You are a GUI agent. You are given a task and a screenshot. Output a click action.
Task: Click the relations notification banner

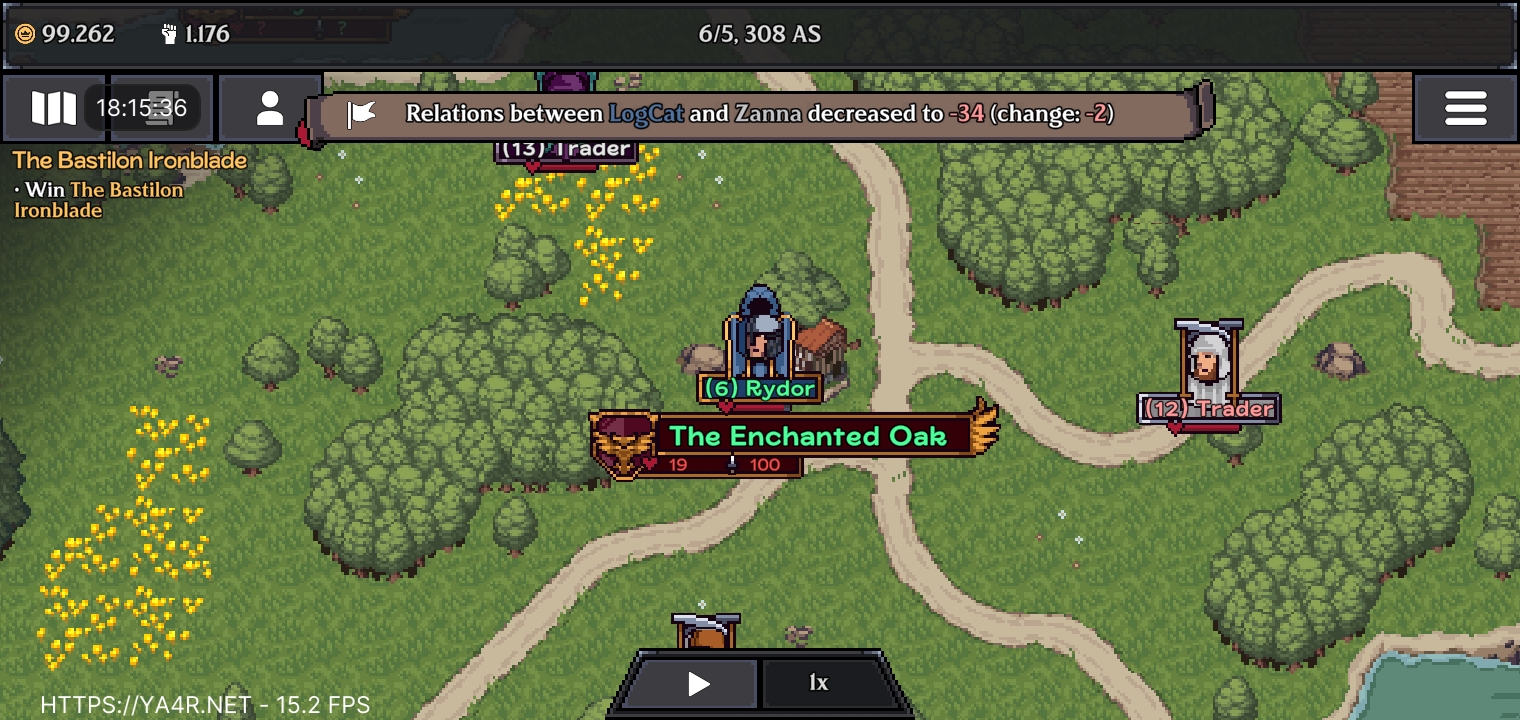click(x=758, y=113)
